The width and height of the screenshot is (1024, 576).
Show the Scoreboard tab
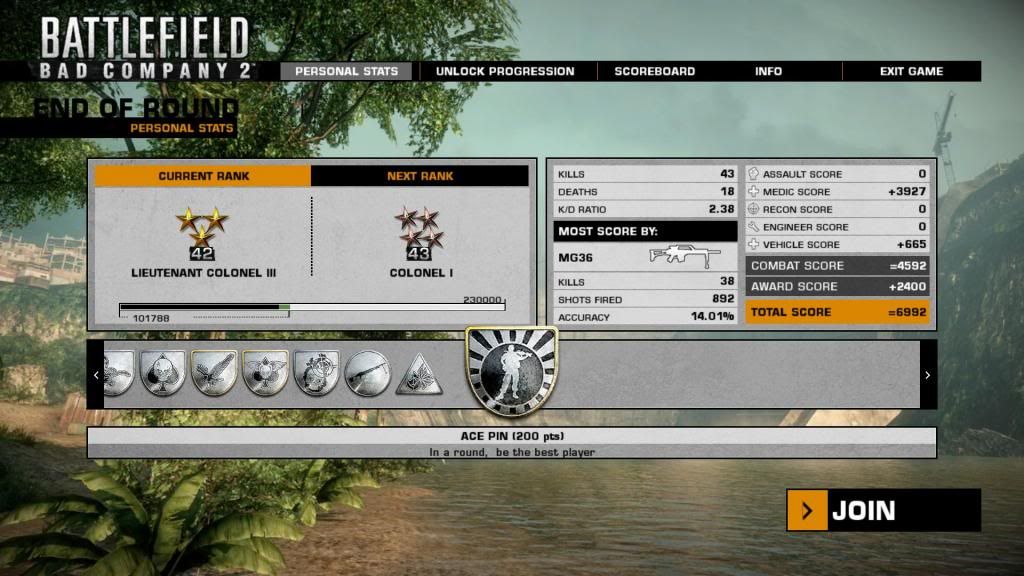(x=655, y=71)
